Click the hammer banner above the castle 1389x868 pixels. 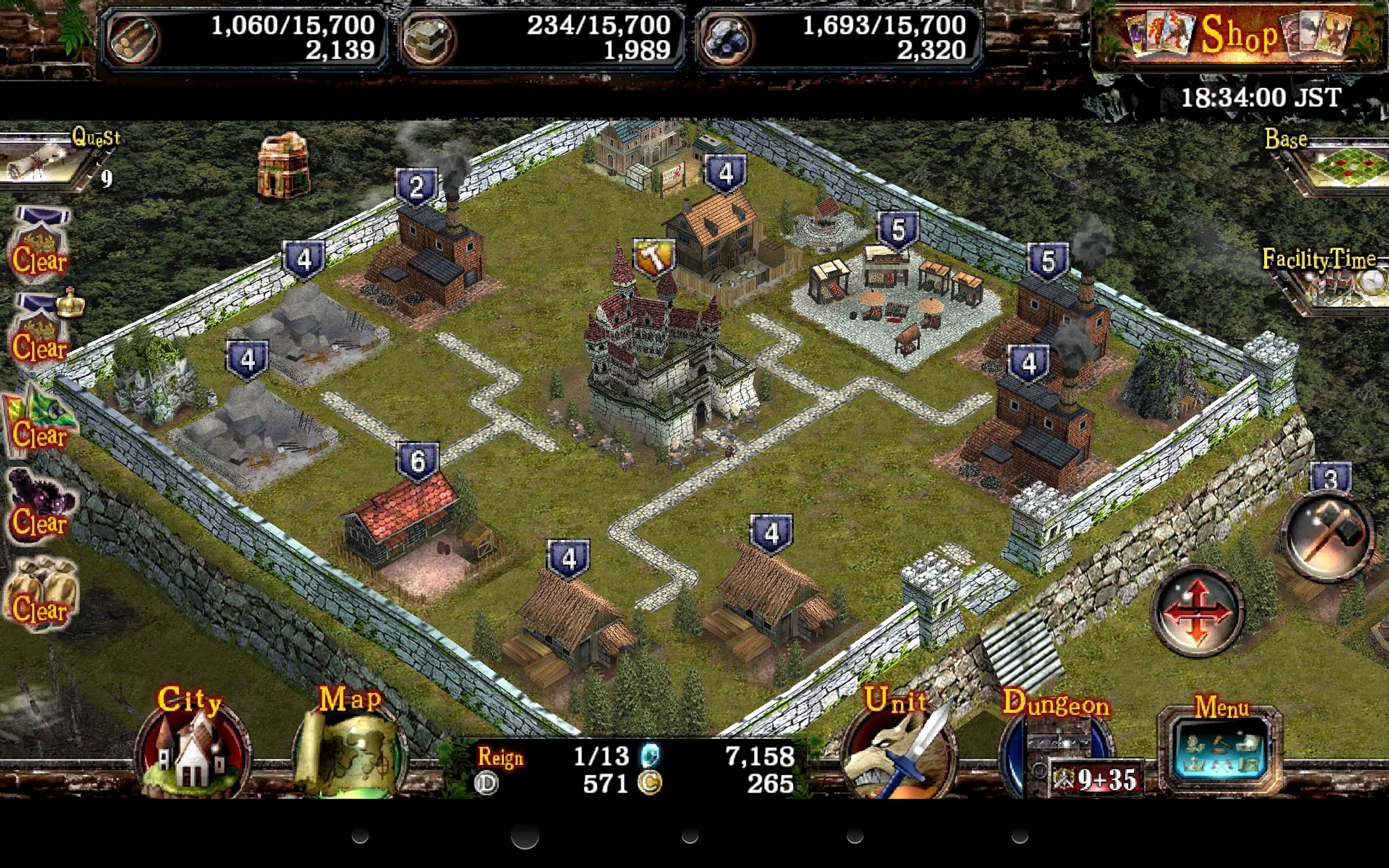pyautogui.click(x=654, y=256)
